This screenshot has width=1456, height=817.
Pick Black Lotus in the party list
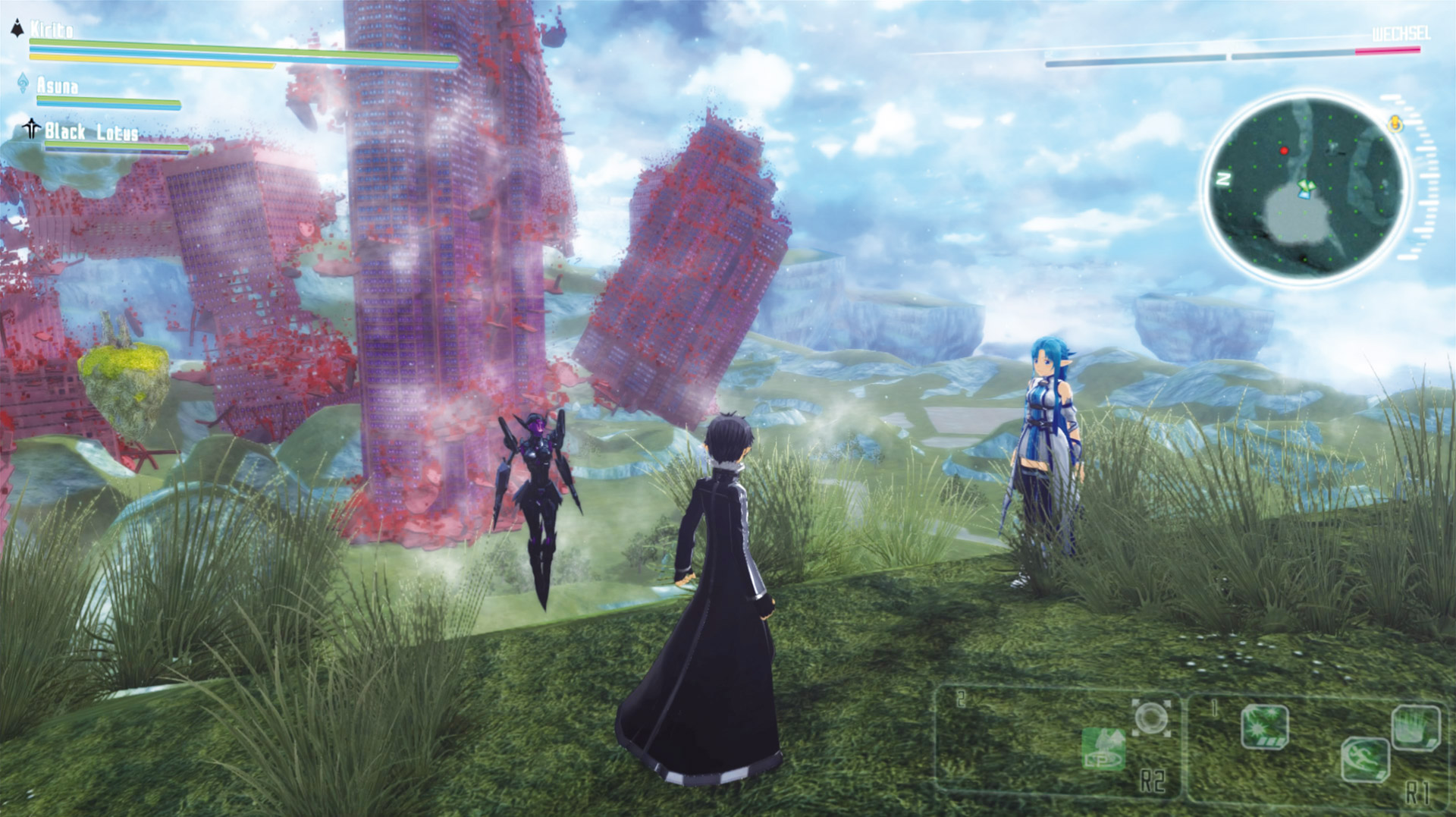pos(91,132)
